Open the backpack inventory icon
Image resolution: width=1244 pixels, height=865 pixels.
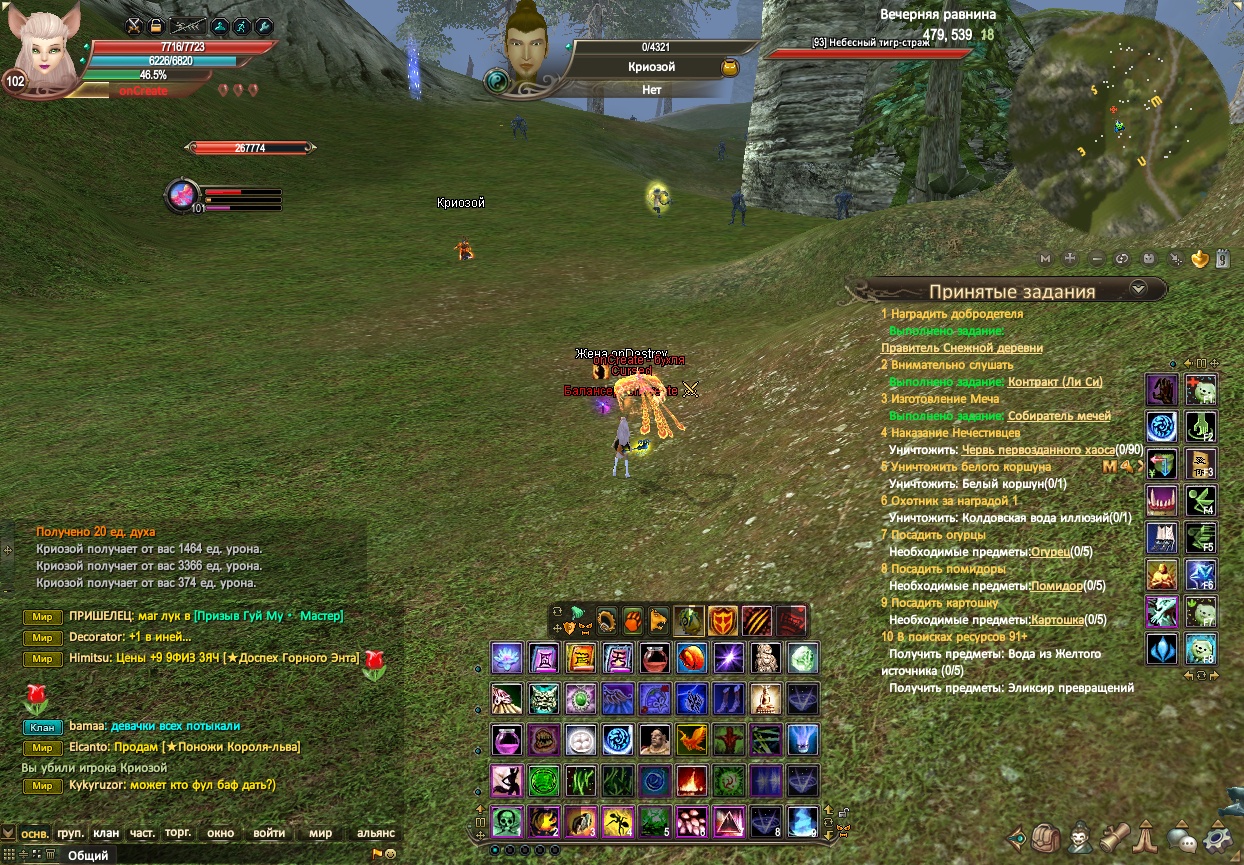pyautogui.click(x=1046, y=837)
